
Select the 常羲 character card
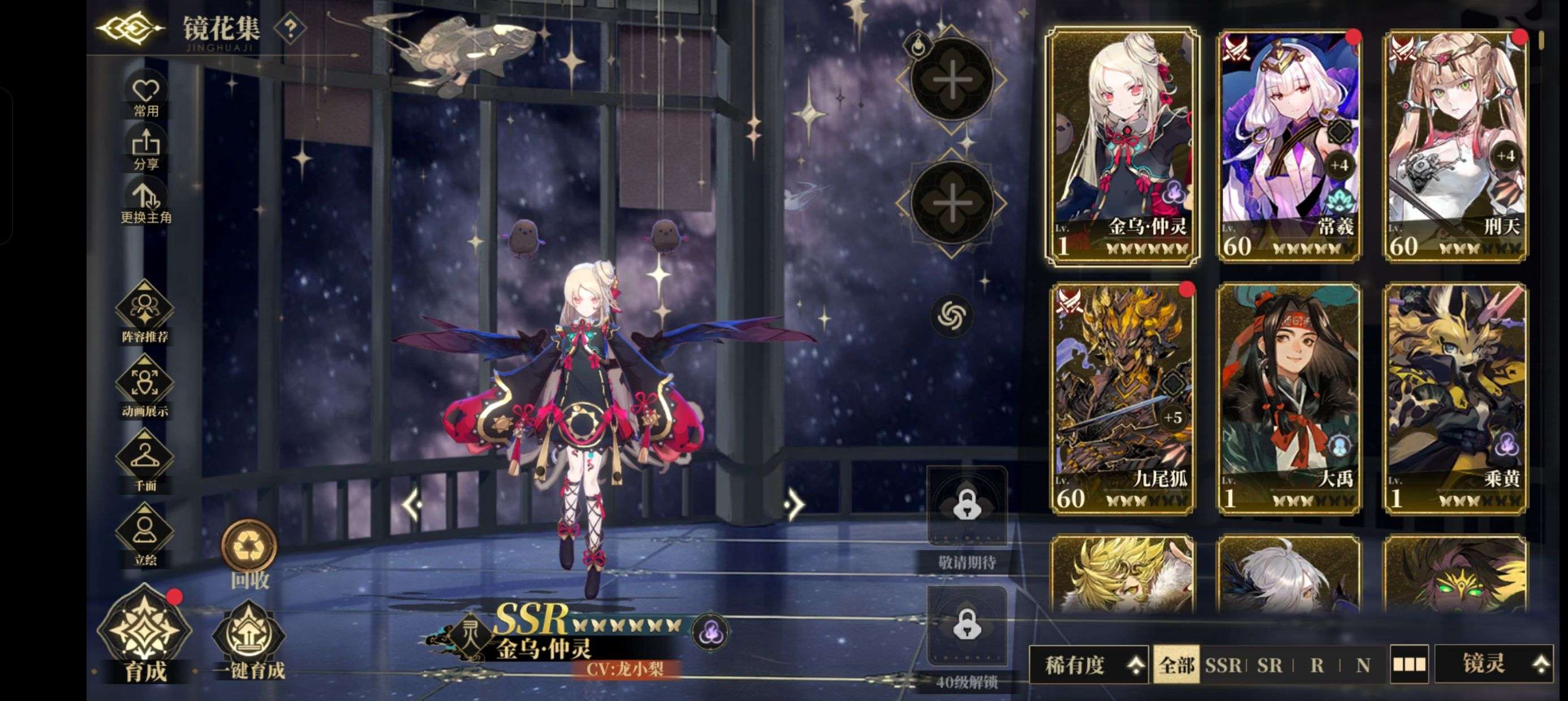[x=1289, y=146]
